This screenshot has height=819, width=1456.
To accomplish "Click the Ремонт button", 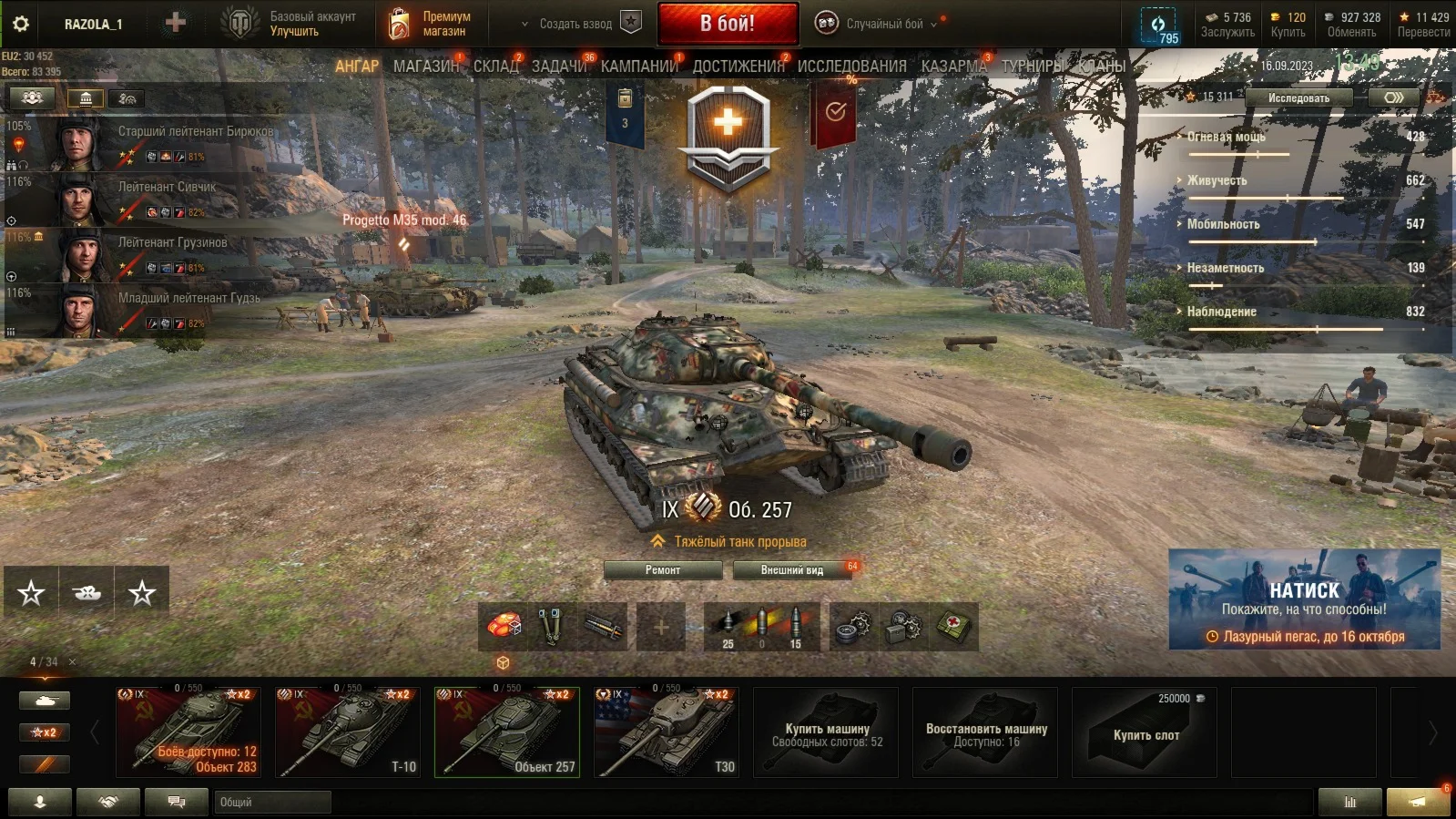I will tap(663, 570).
